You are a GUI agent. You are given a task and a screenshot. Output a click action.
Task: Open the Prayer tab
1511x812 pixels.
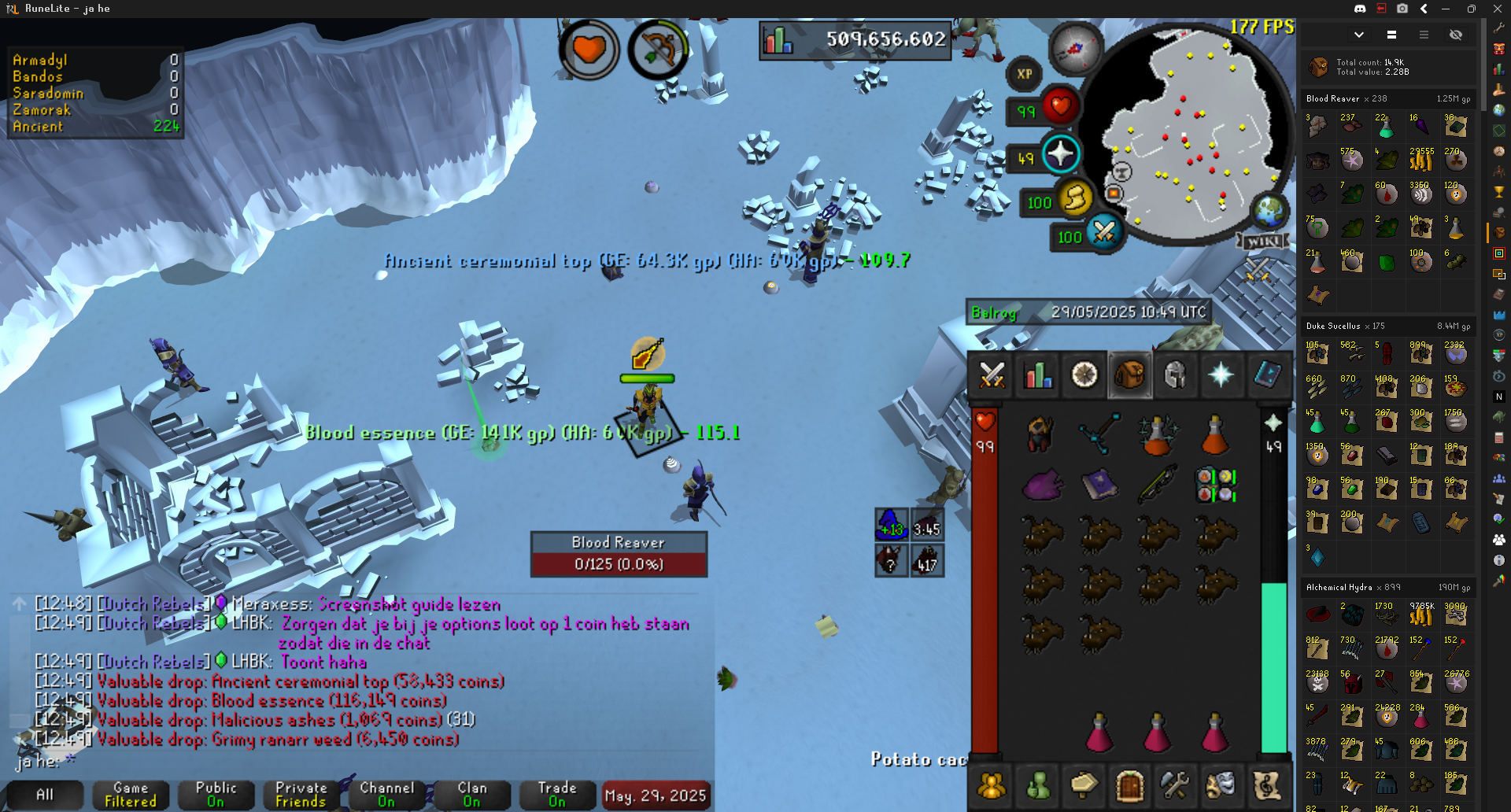pos(1221,375)
